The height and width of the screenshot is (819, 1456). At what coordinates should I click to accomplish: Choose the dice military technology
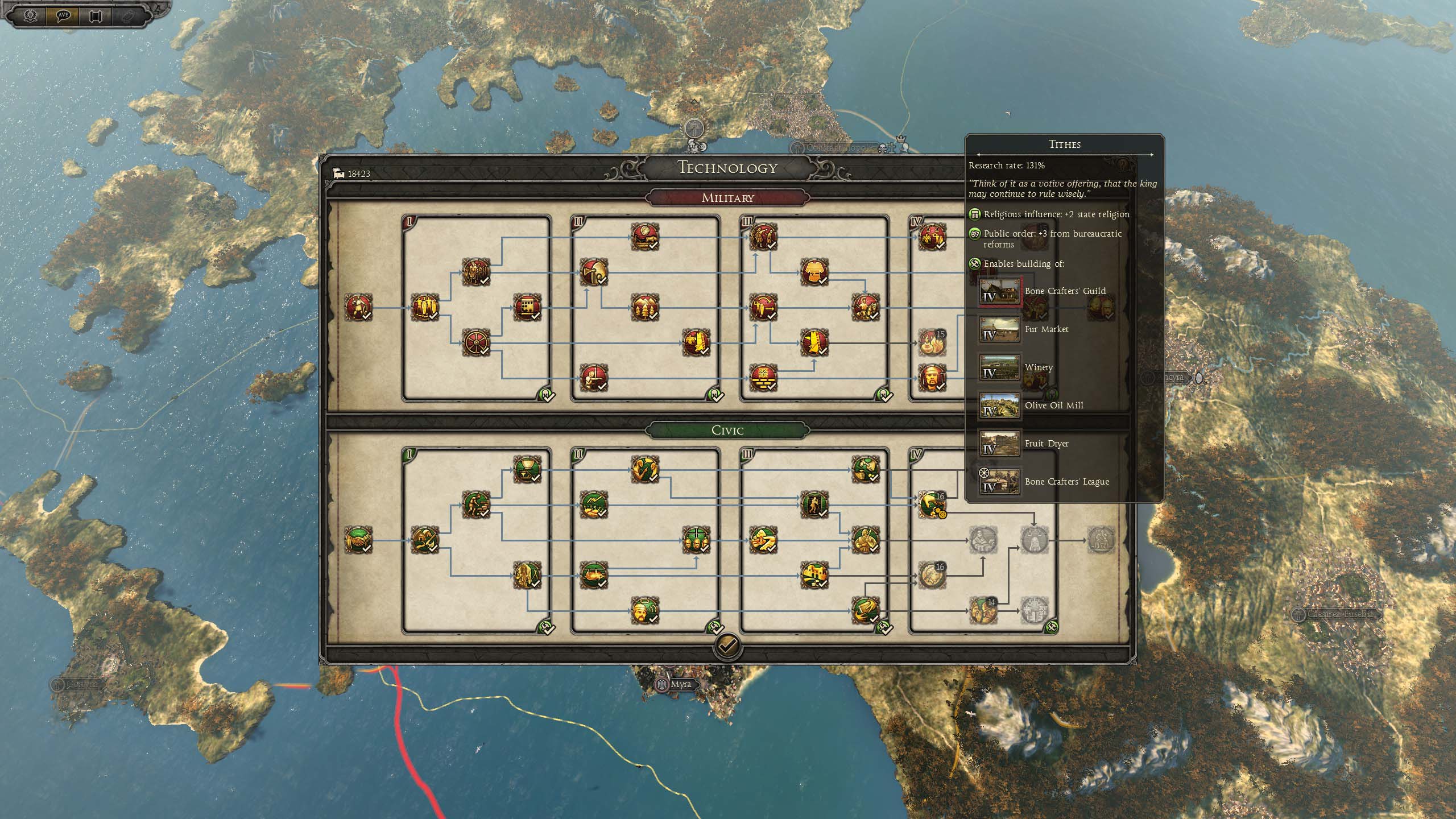[527, 308]
